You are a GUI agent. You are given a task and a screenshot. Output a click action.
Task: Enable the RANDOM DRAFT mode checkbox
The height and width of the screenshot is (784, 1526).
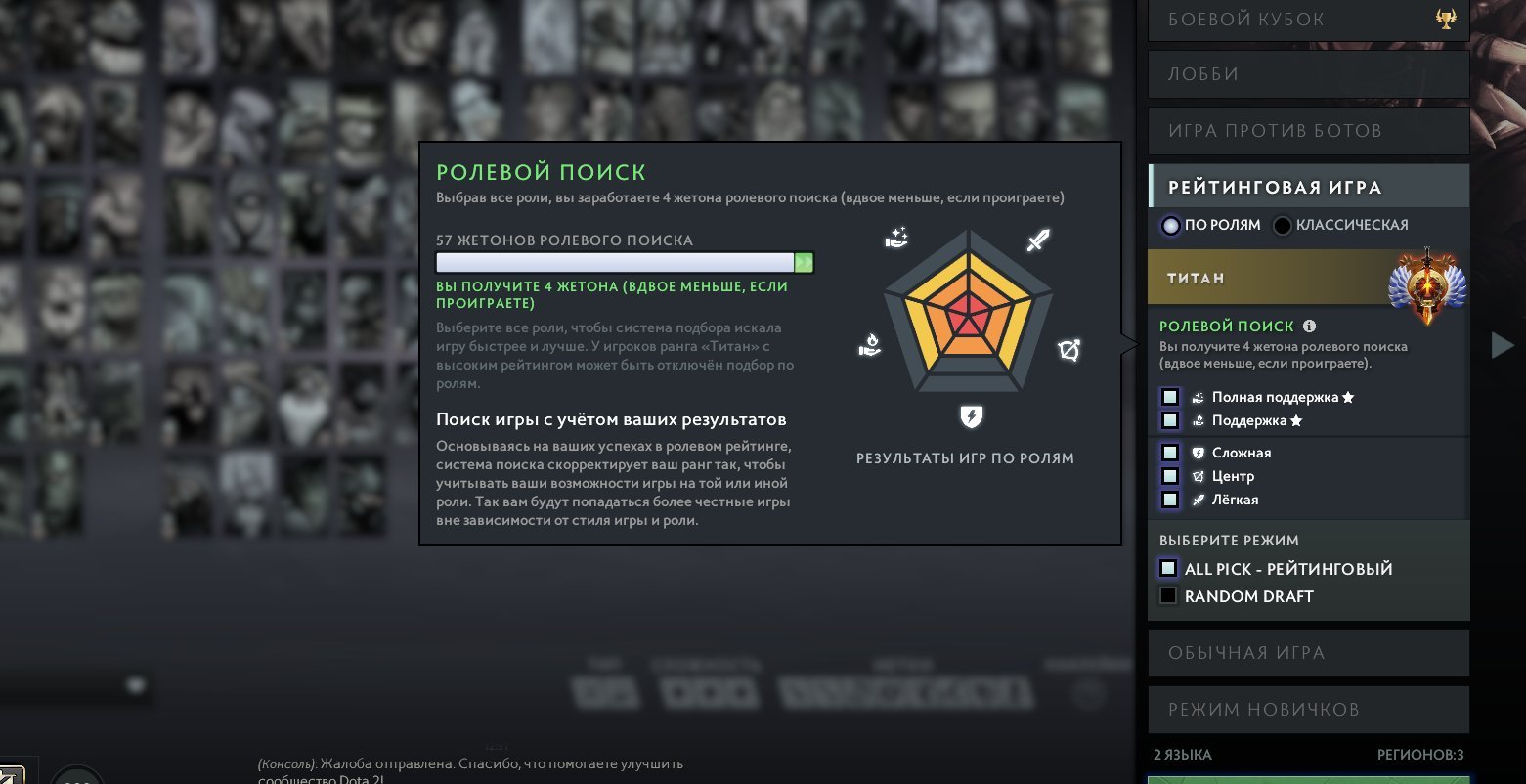[x=1168, y=595]
